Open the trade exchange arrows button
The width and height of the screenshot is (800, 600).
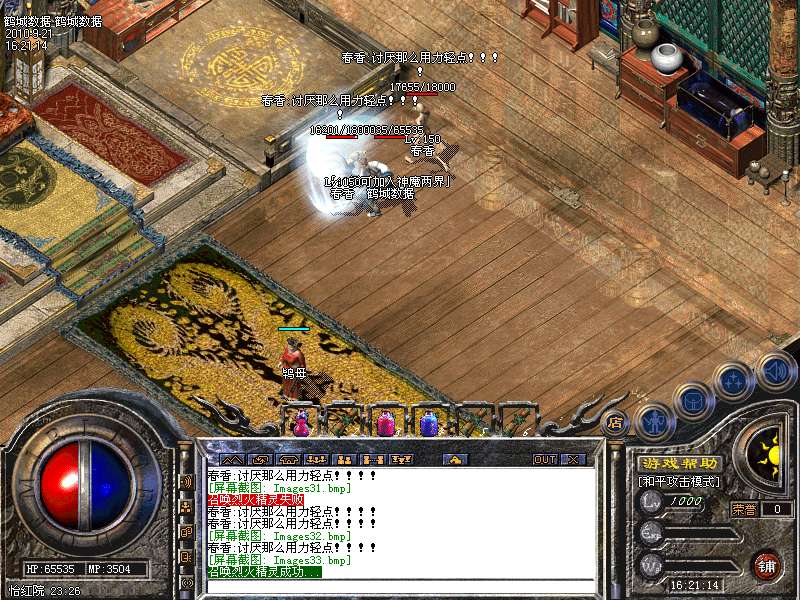[259, 459]
